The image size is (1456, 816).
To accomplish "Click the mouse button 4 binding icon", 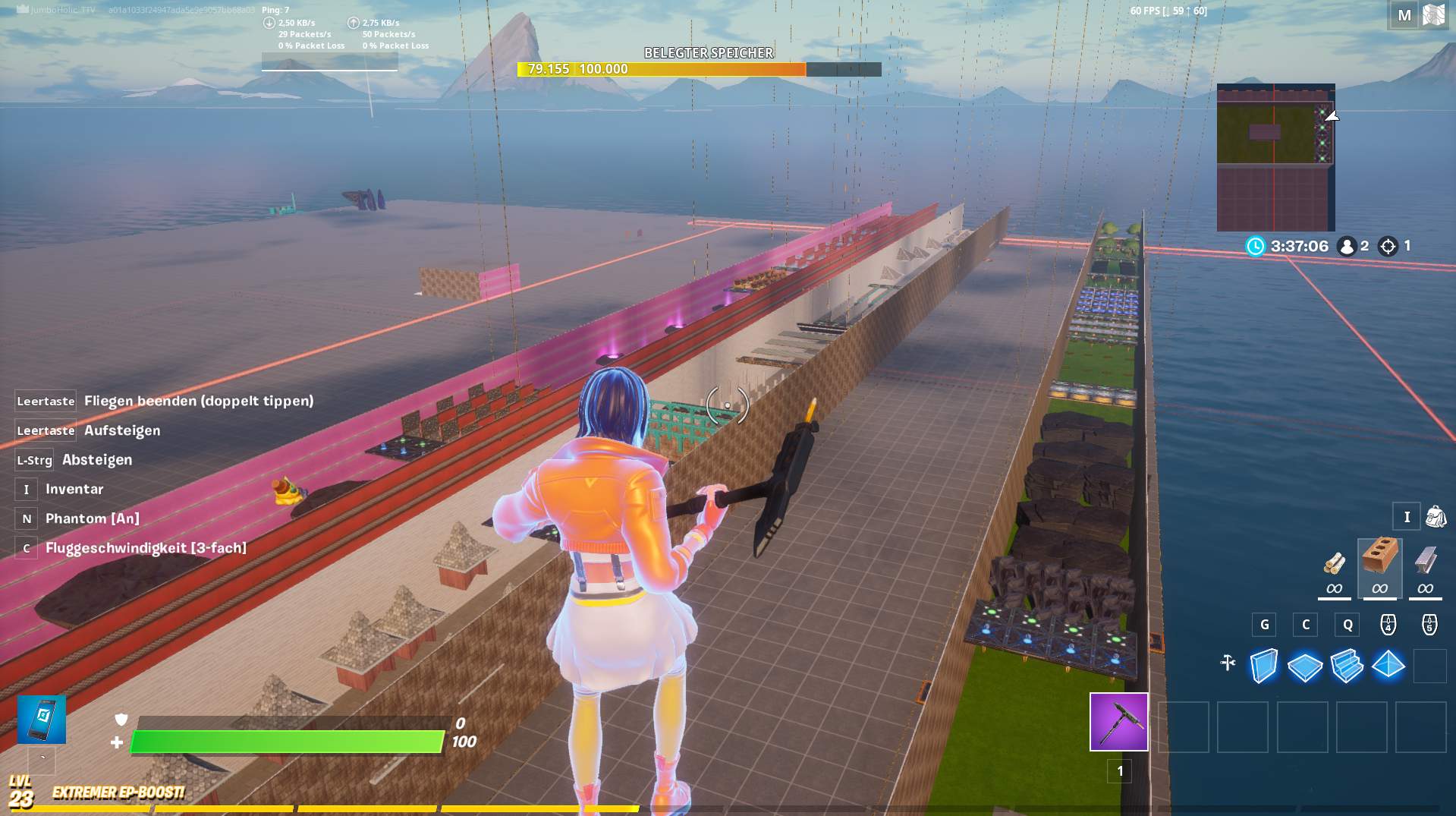I will tap(1388, 625).
